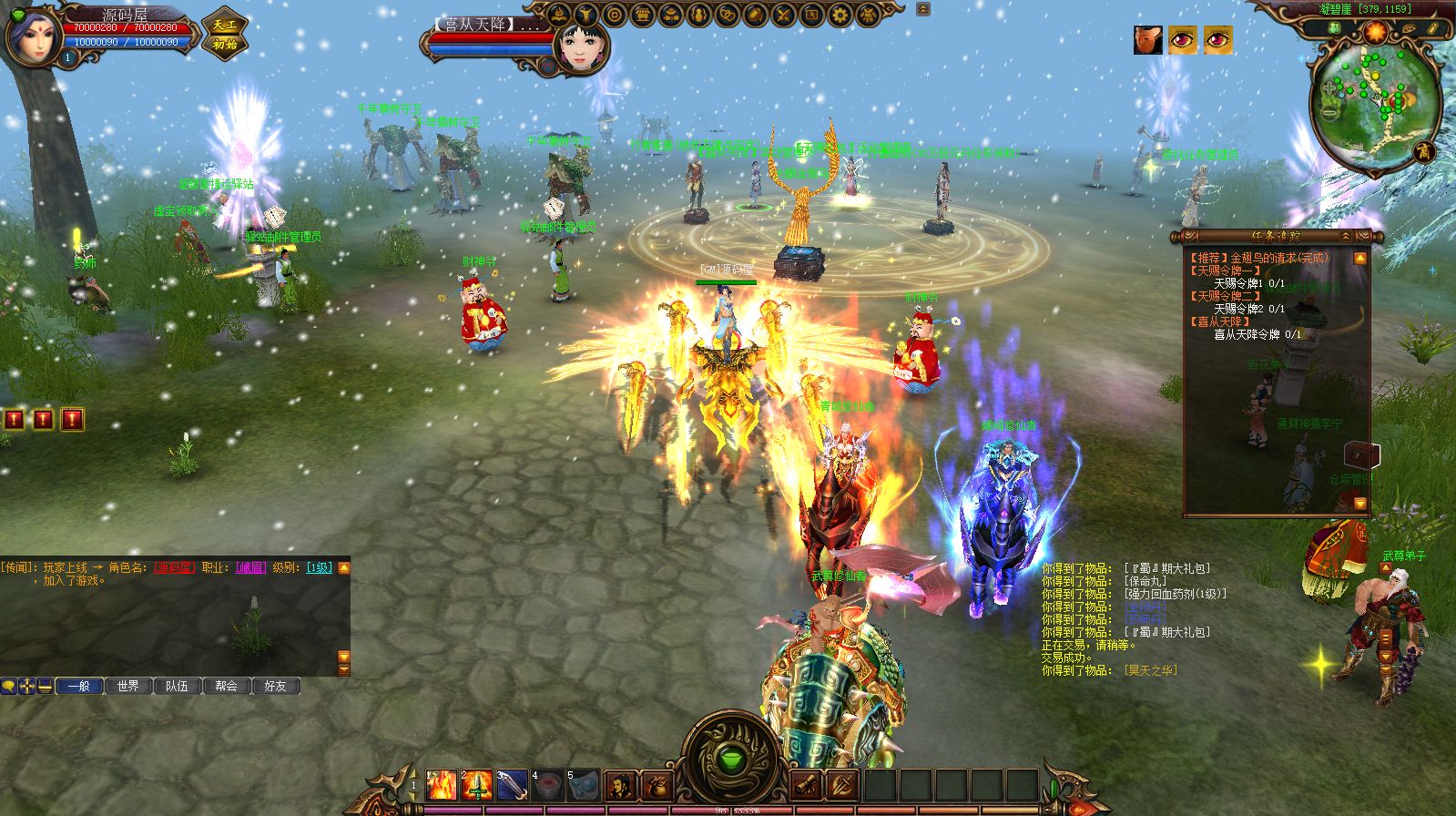Open the 好友 chat tab
The image size is (1456, 816).
[275, 686]
